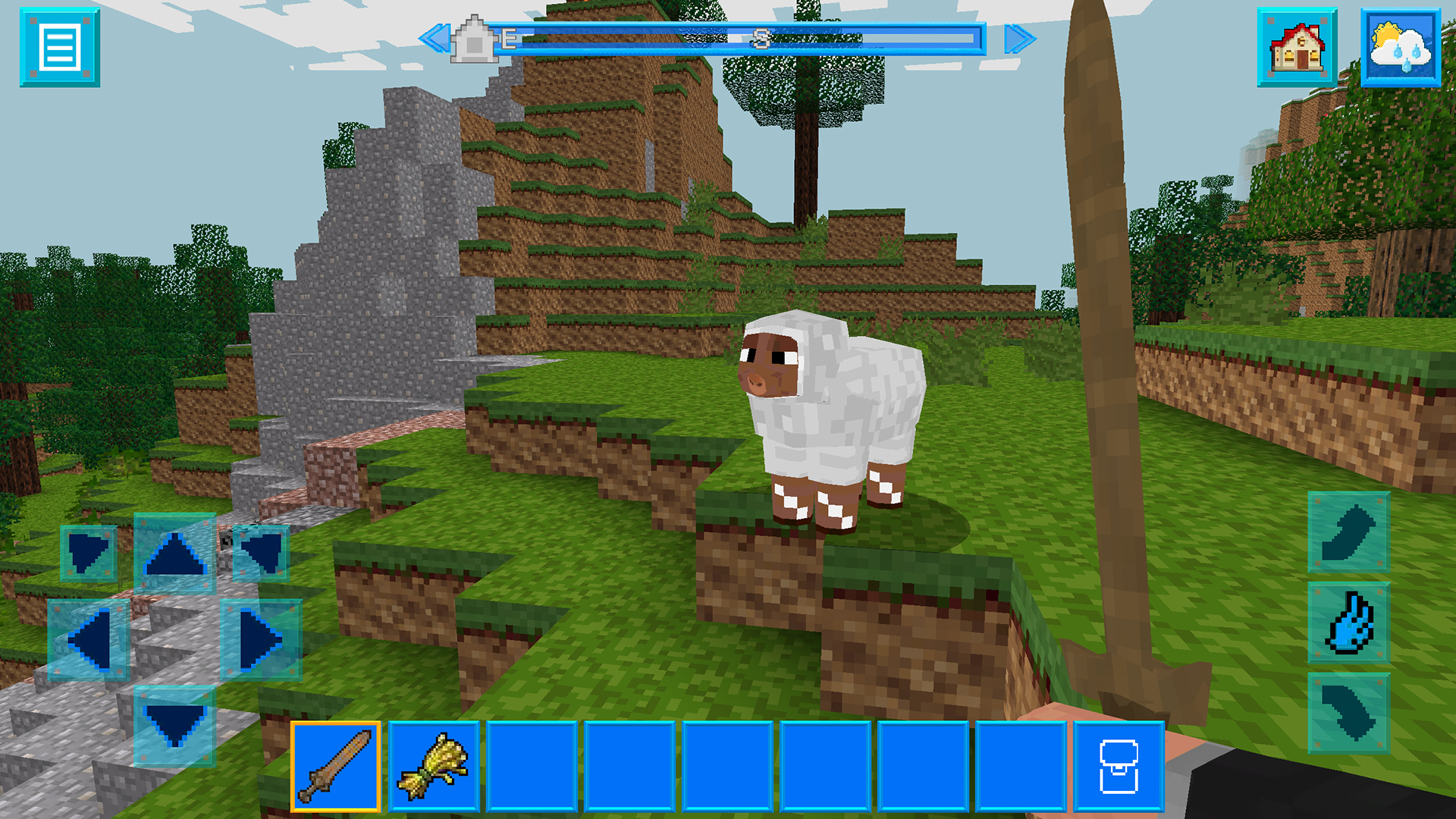Tap the player house marker on the compass

click(x=475, y=39)
